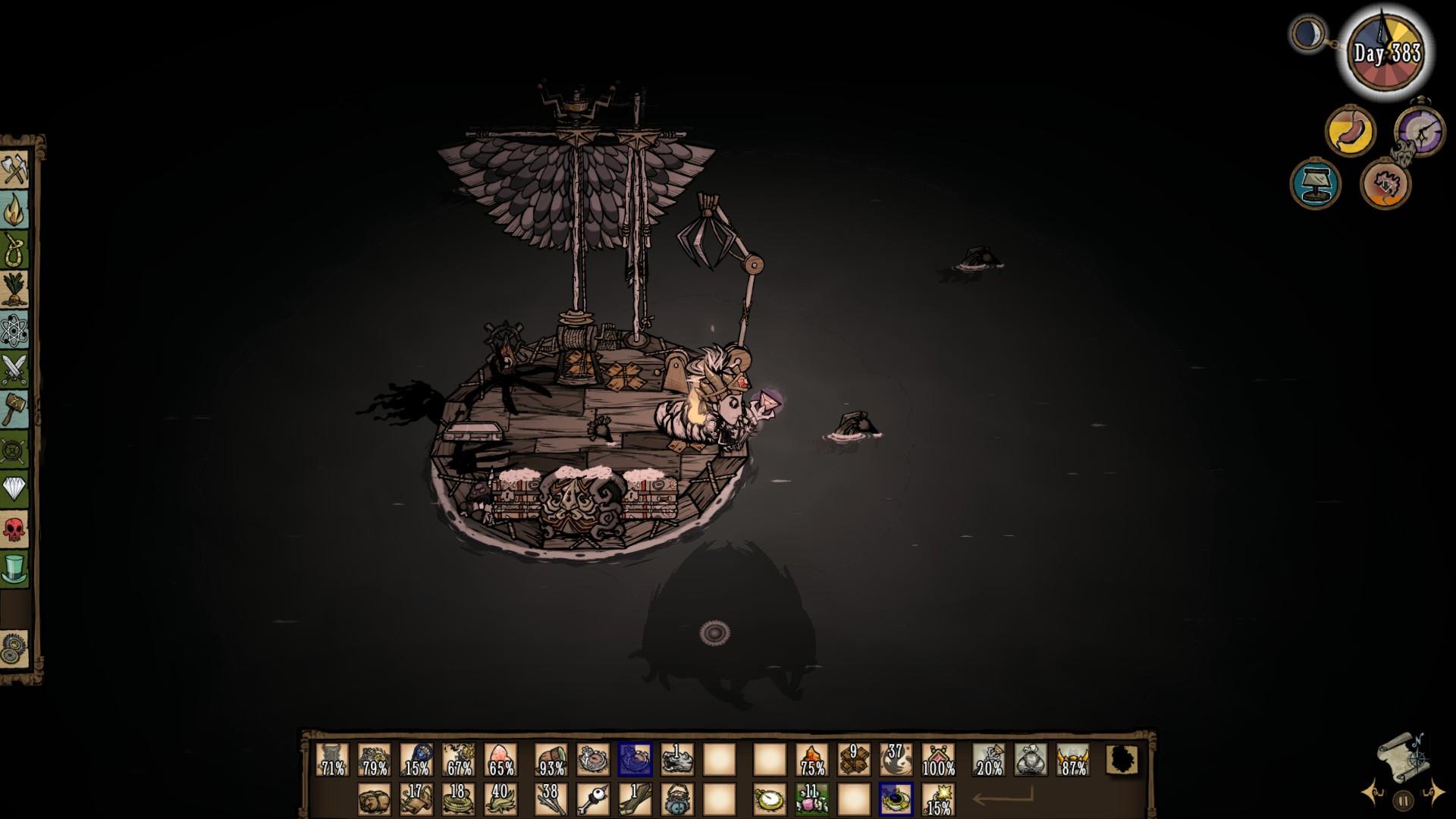The width and height of the screenshot is (1456, 819).
Task: Open the Dress tab with green top hat
Action: click(14, 569)
